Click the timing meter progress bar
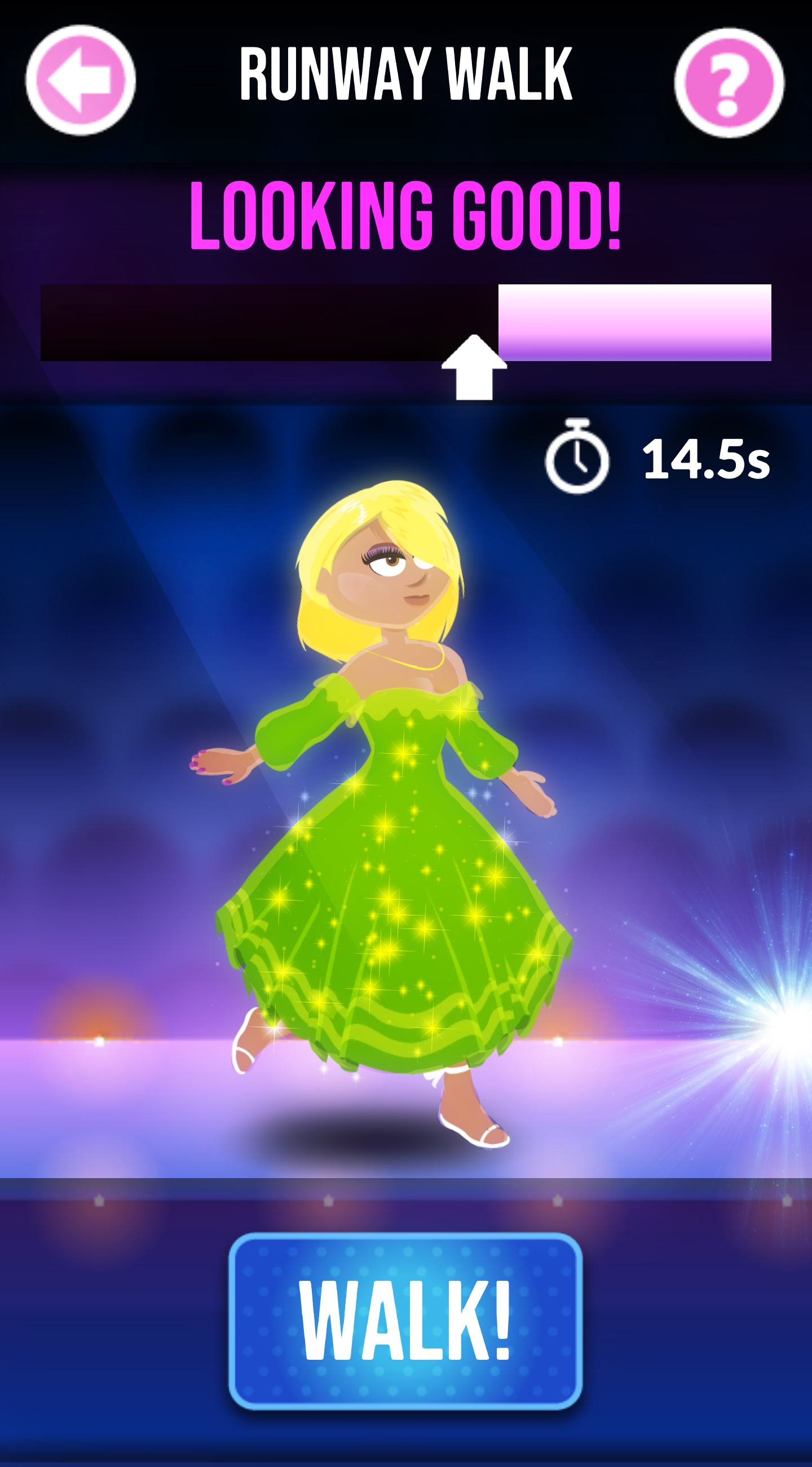This screenshot has height=1467, width=812. [x=405, y=322]
